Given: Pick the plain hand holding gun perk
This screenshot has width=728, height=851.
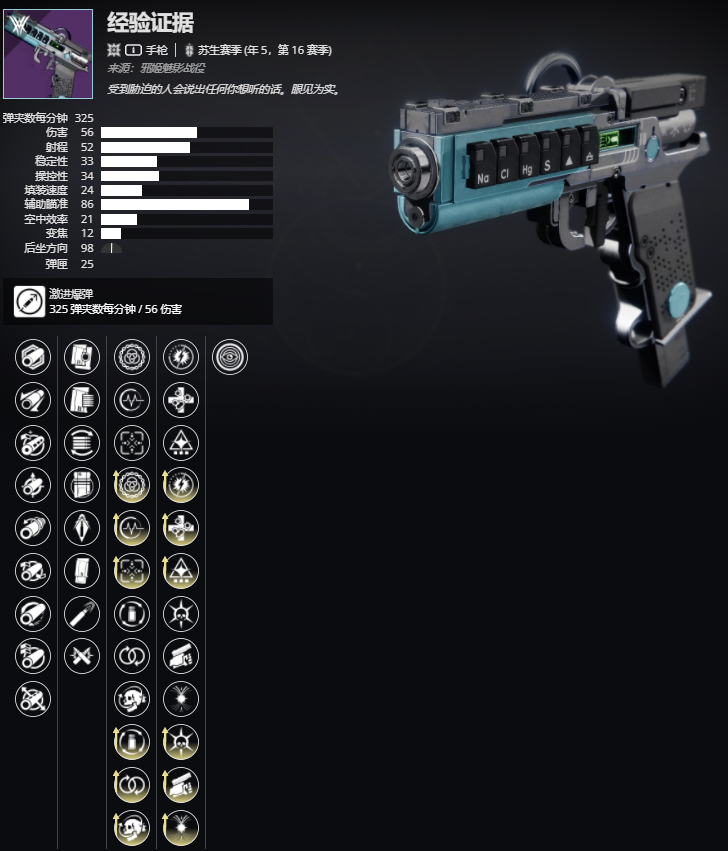Looking at the screenshot, I should (x=181, y=656).
